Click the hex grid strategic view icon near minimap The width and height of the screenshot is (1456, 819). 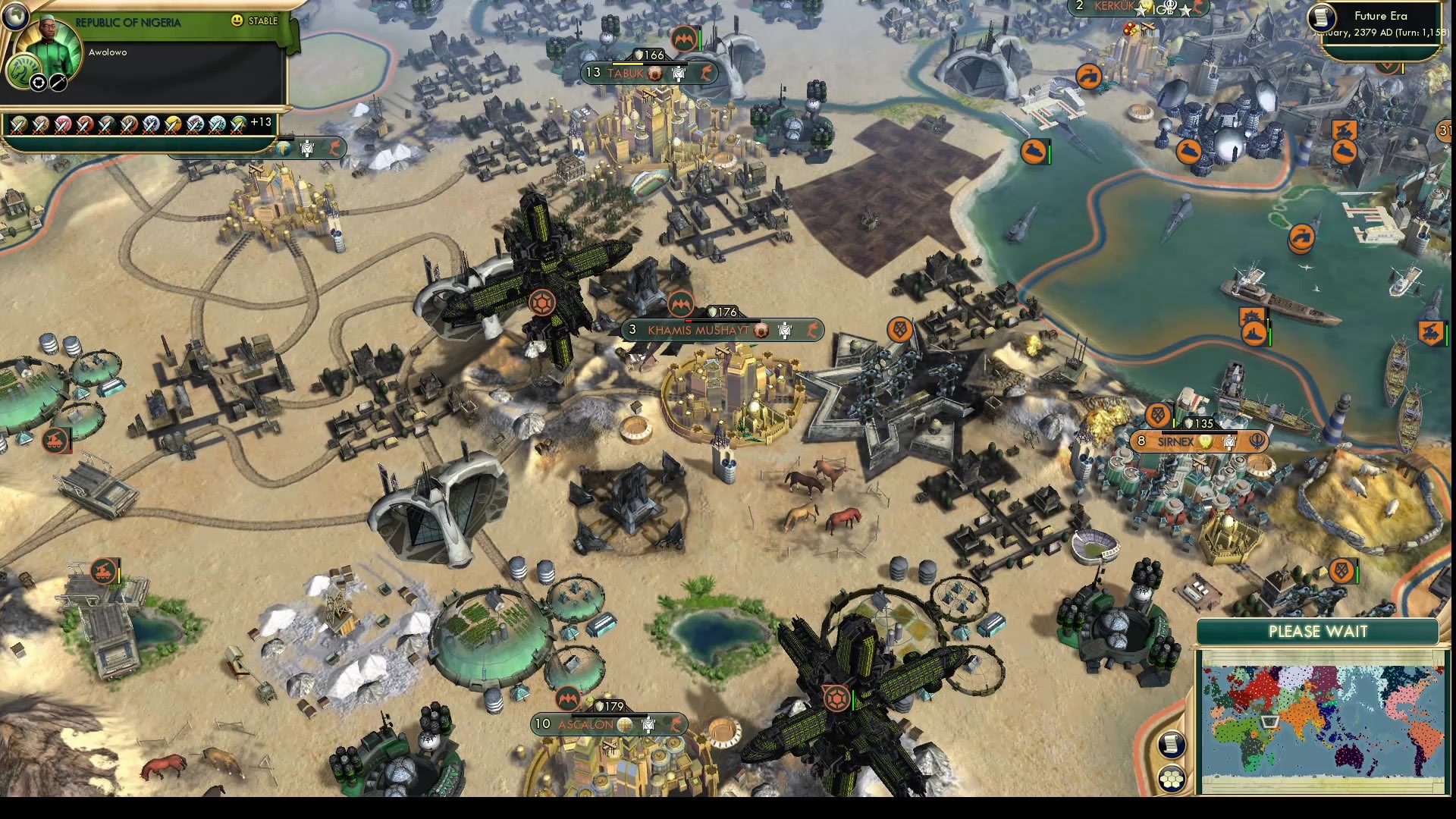(1172, 780)
